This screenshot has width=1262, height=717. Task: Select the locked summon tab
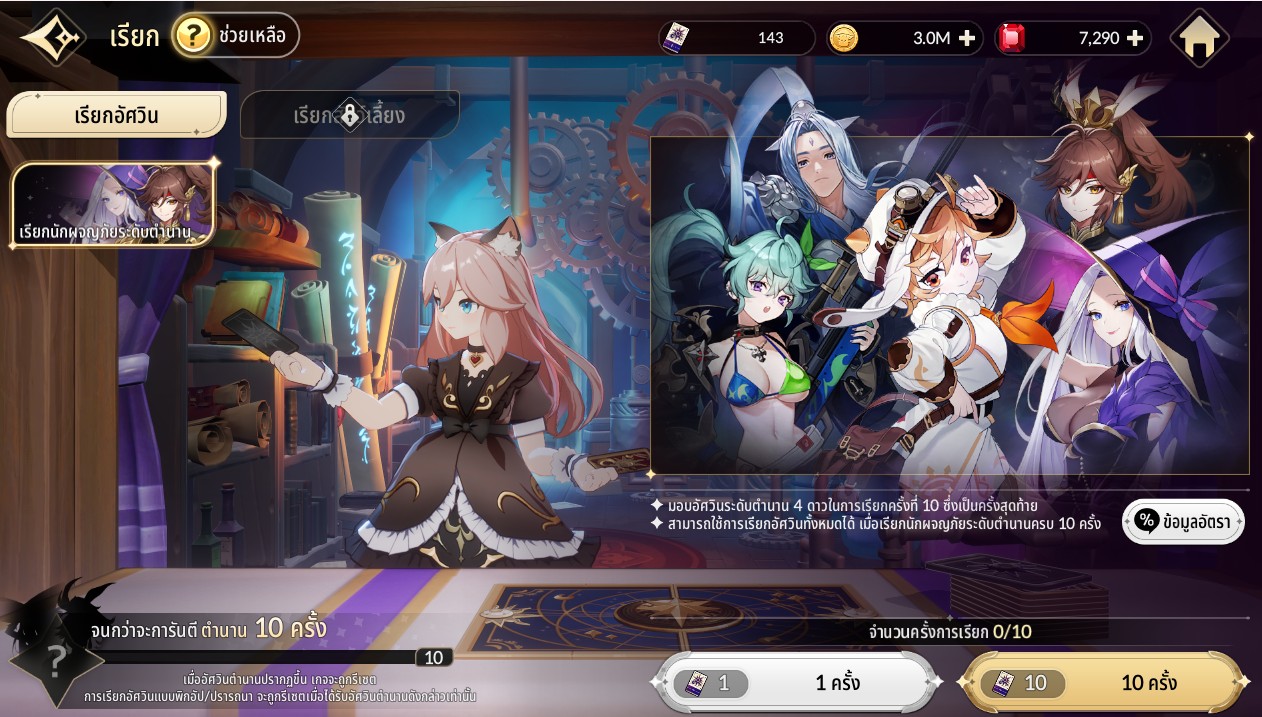(350, 115)
